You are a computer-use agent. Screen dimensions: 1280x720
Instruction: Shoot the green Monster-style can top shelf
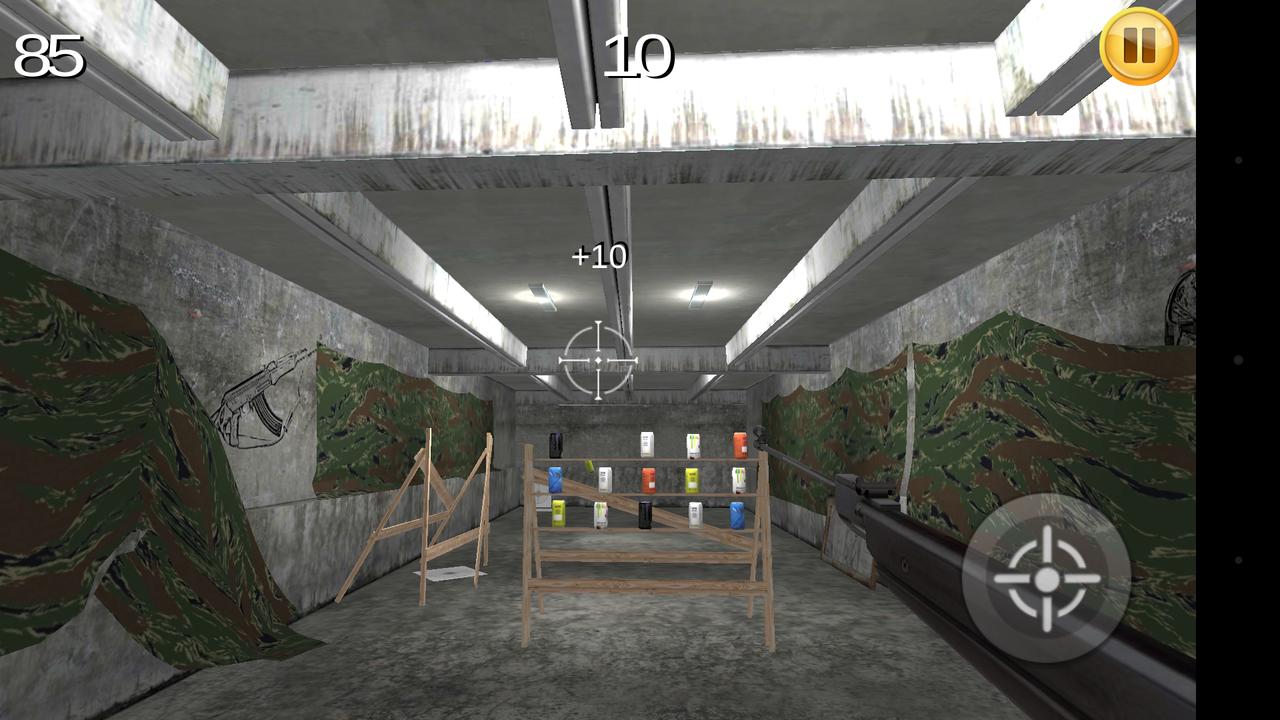coord(693,445)
